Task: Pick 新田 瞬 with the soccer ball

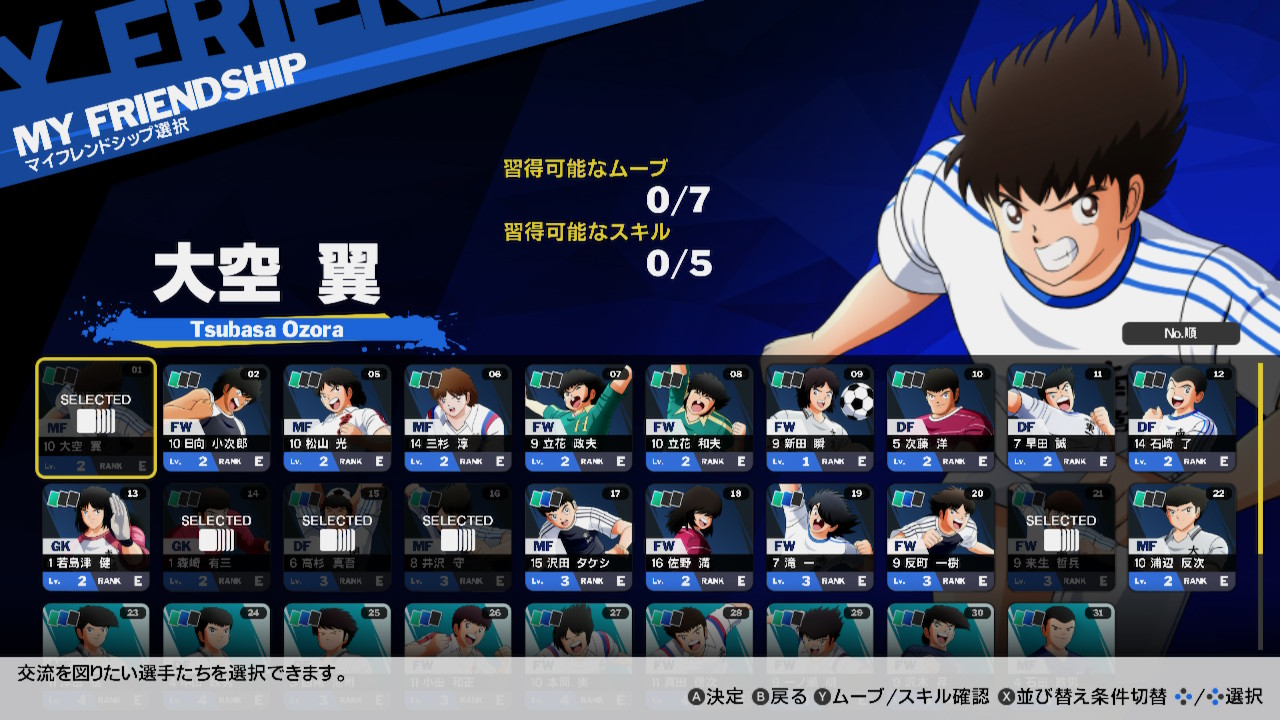Action: [x=821, y=418]
